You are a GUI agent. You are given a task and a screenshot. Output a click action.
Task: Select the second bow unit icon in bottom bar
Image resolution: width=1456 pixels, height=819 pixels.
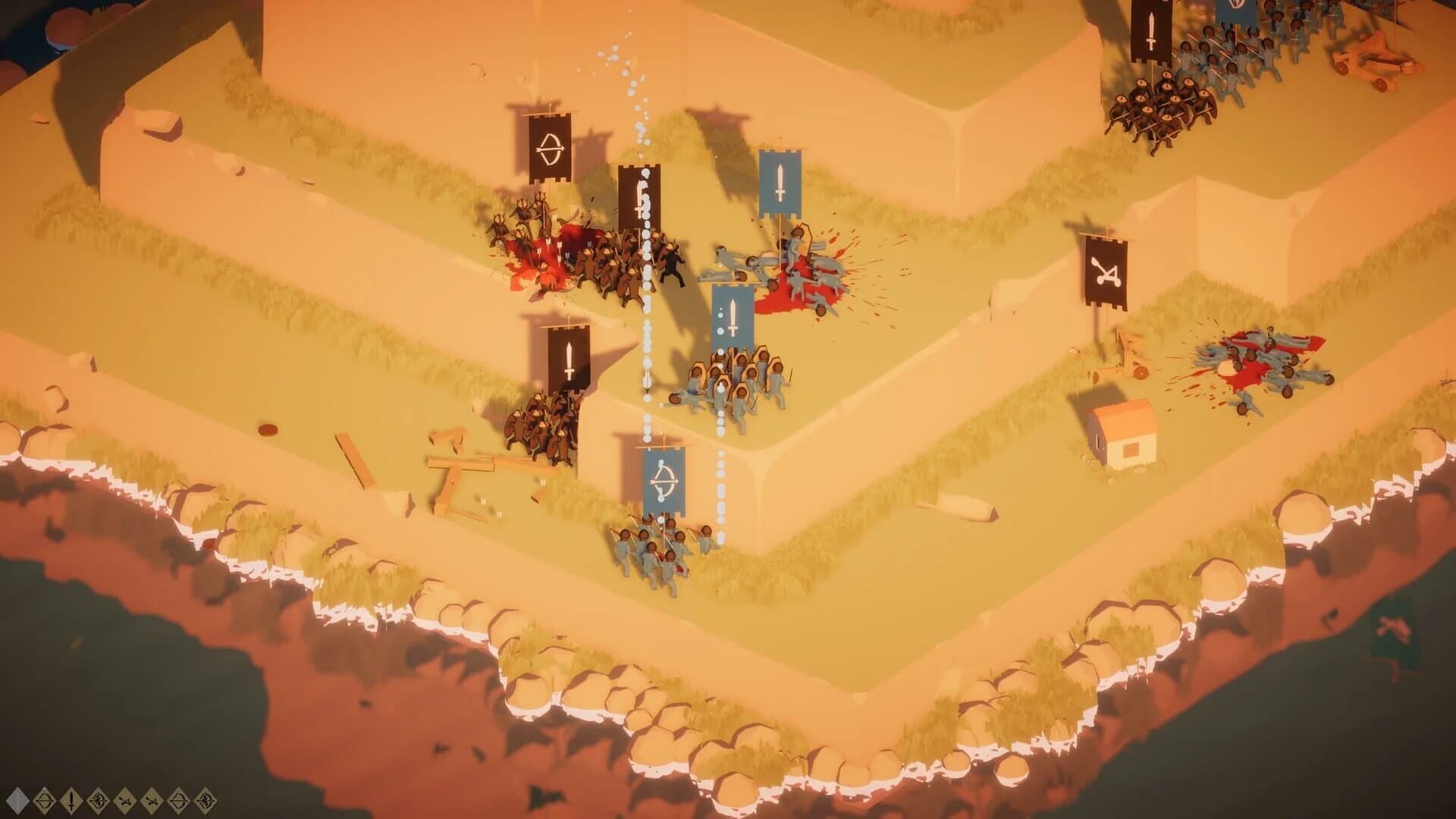coord(177,800)
